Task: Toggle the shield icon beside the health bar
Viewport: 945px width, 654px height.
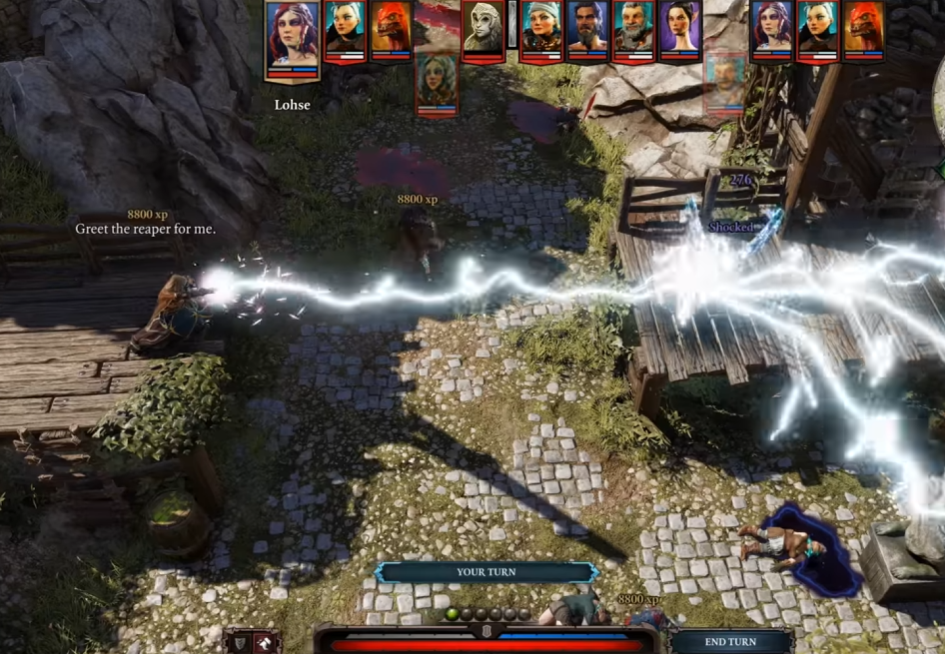Action: coord(239,642)
